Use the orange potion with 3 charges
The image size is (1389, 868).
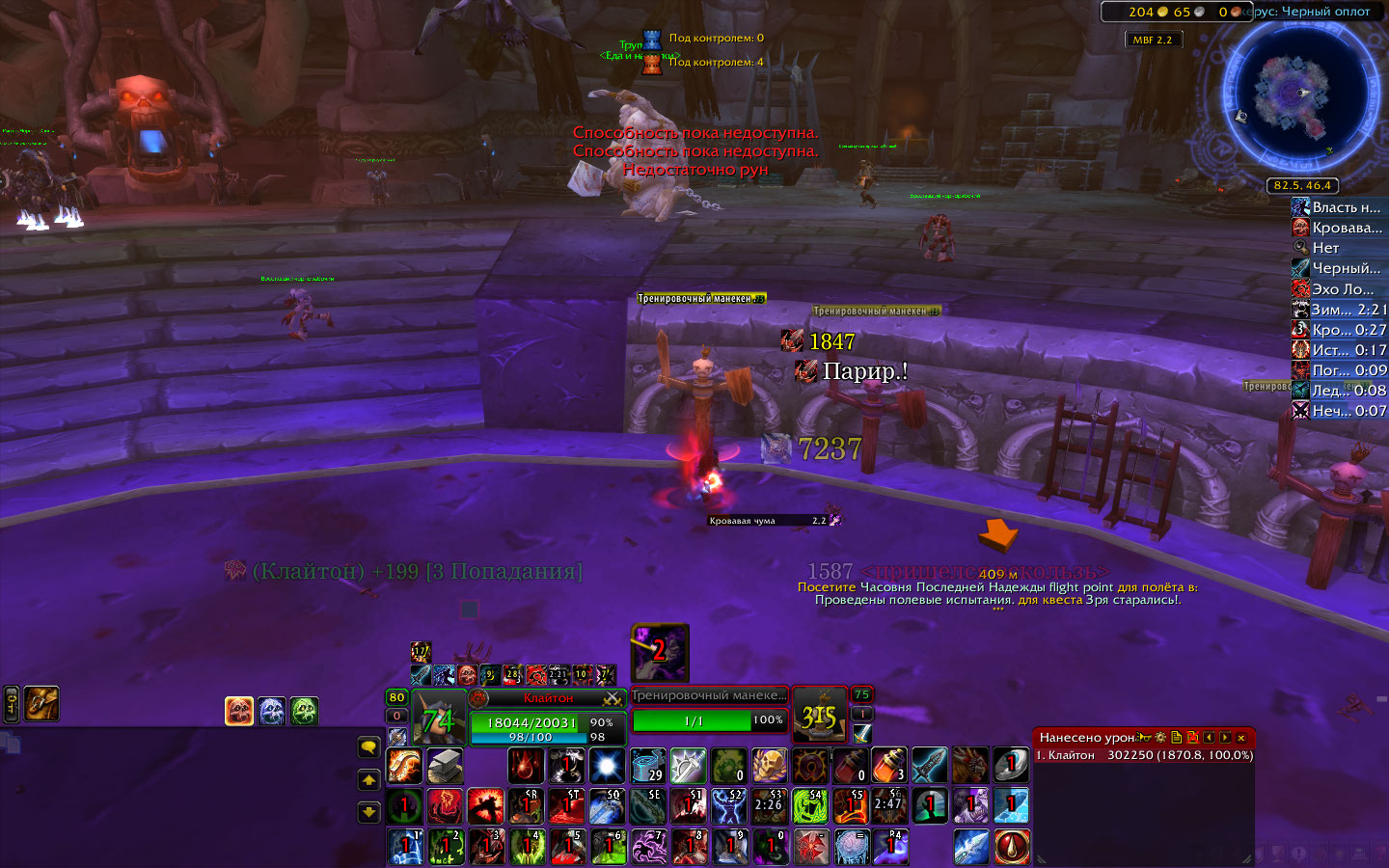(x=889, y=767)
